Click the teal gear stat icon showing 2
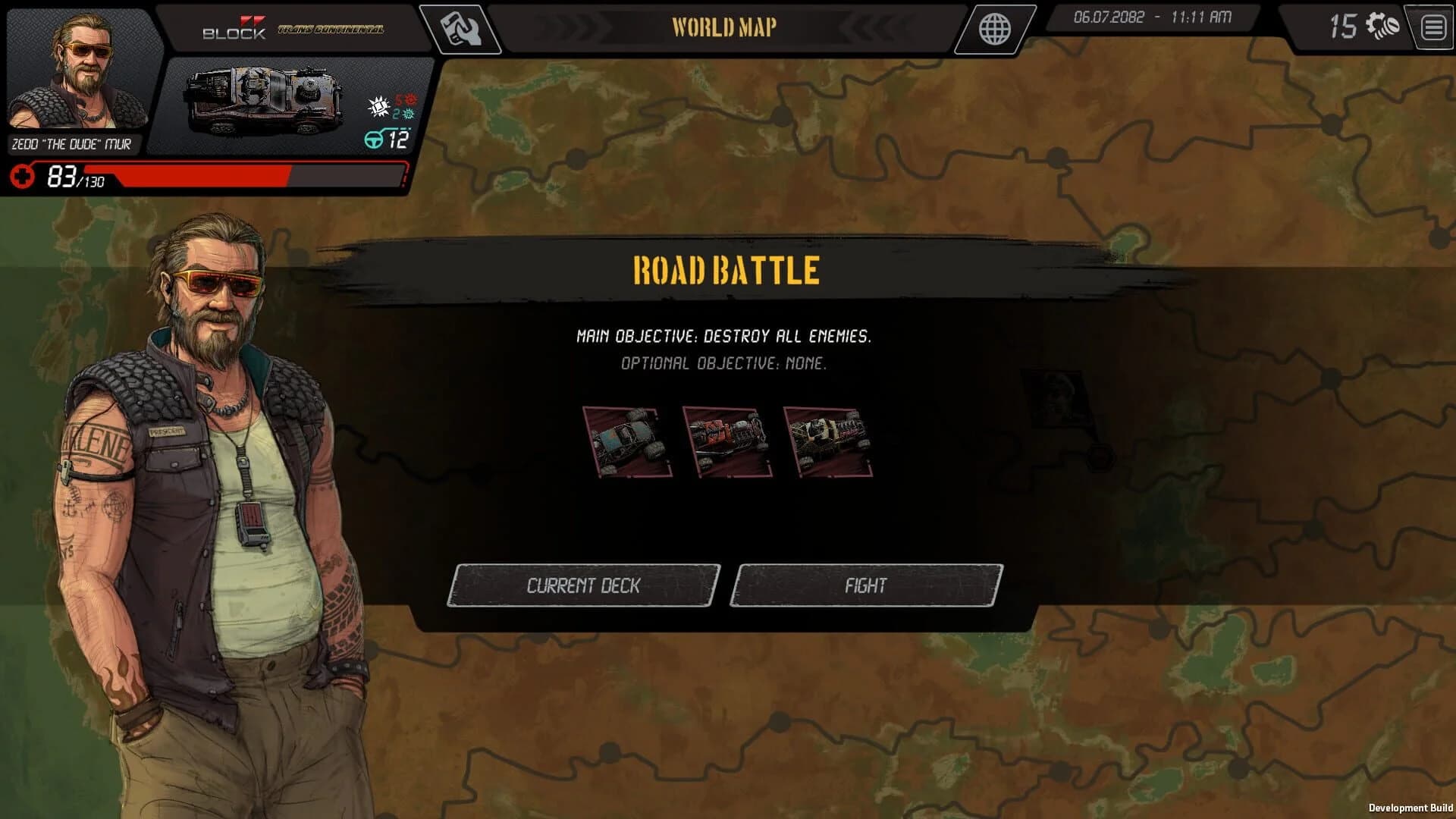 click(x=406, y=114)
